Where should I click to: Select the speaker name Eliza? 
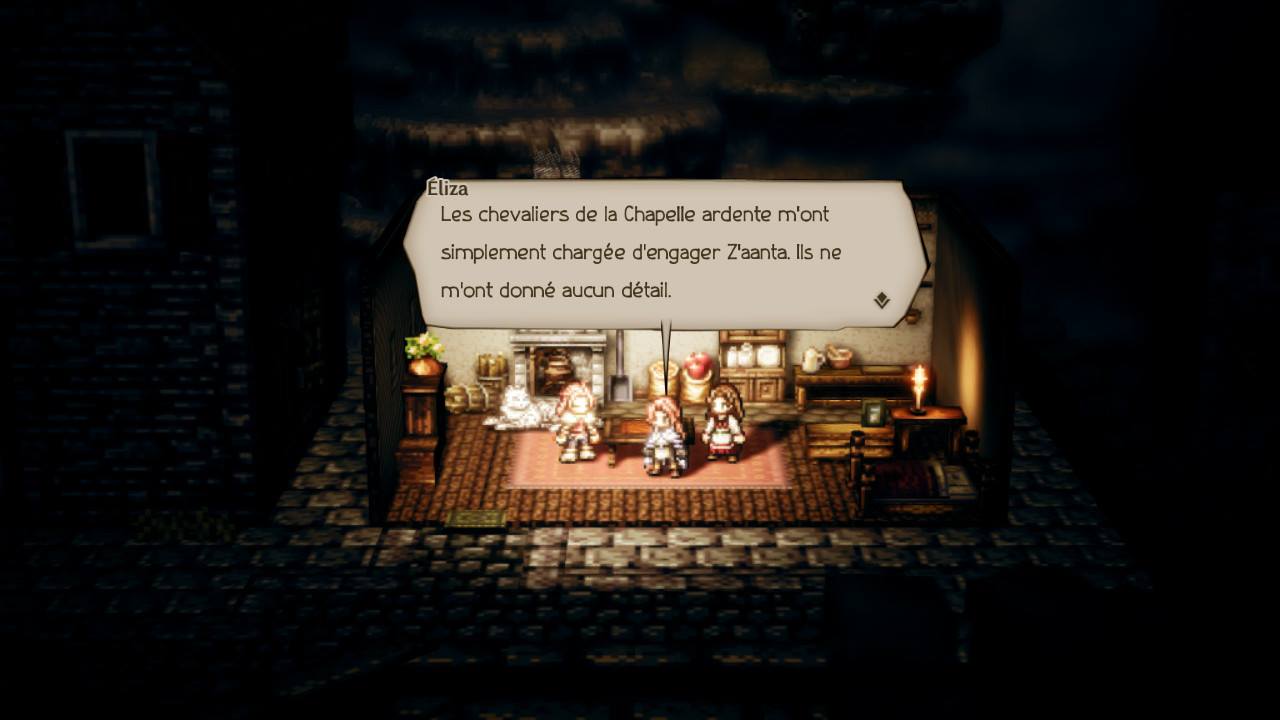click(447, 188)
